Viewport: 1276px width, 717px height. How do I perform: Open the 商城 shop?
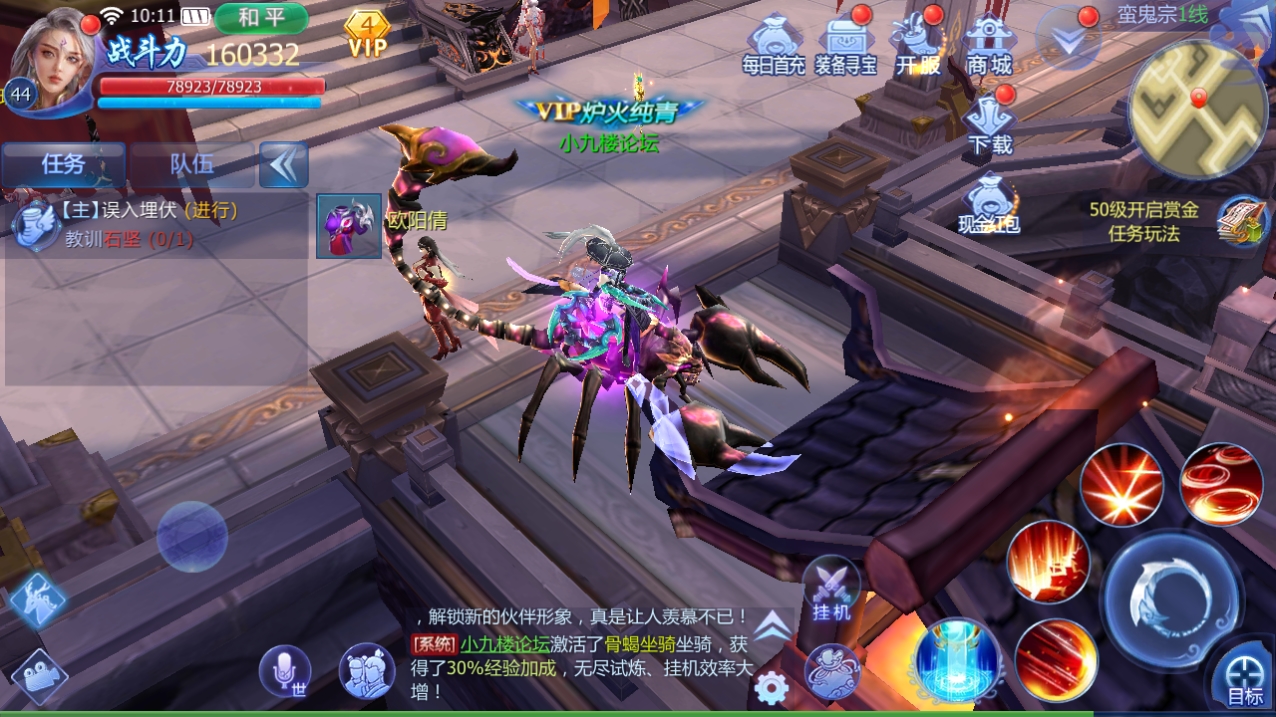[989, 47]
